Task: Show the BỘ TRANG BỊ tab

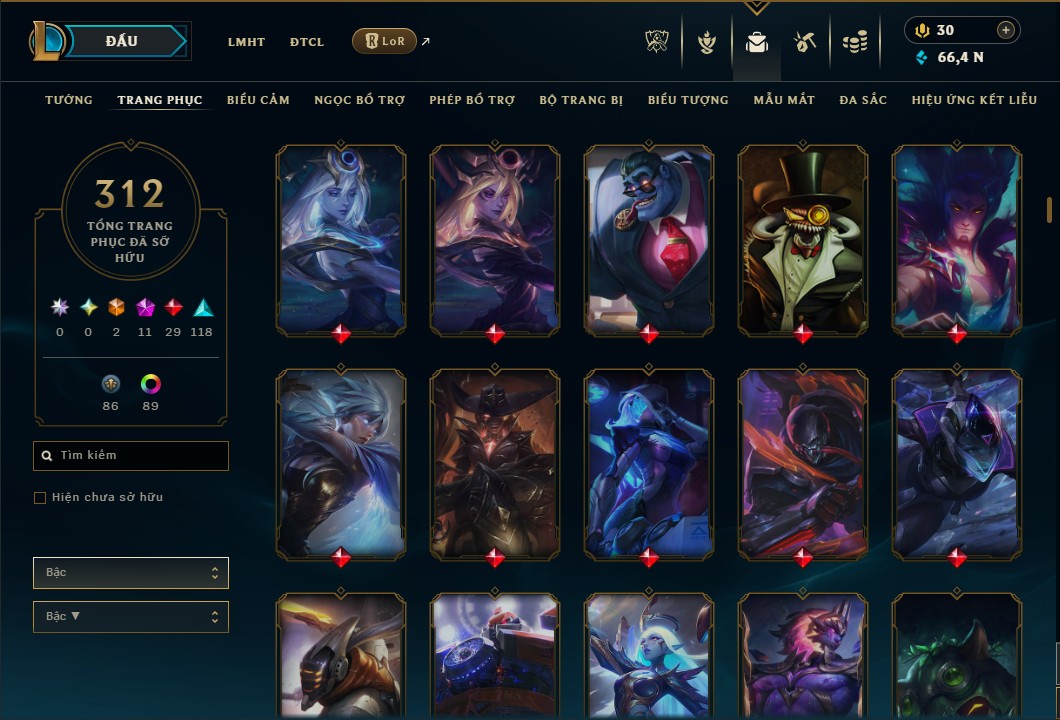Action: tap(581, 100)
